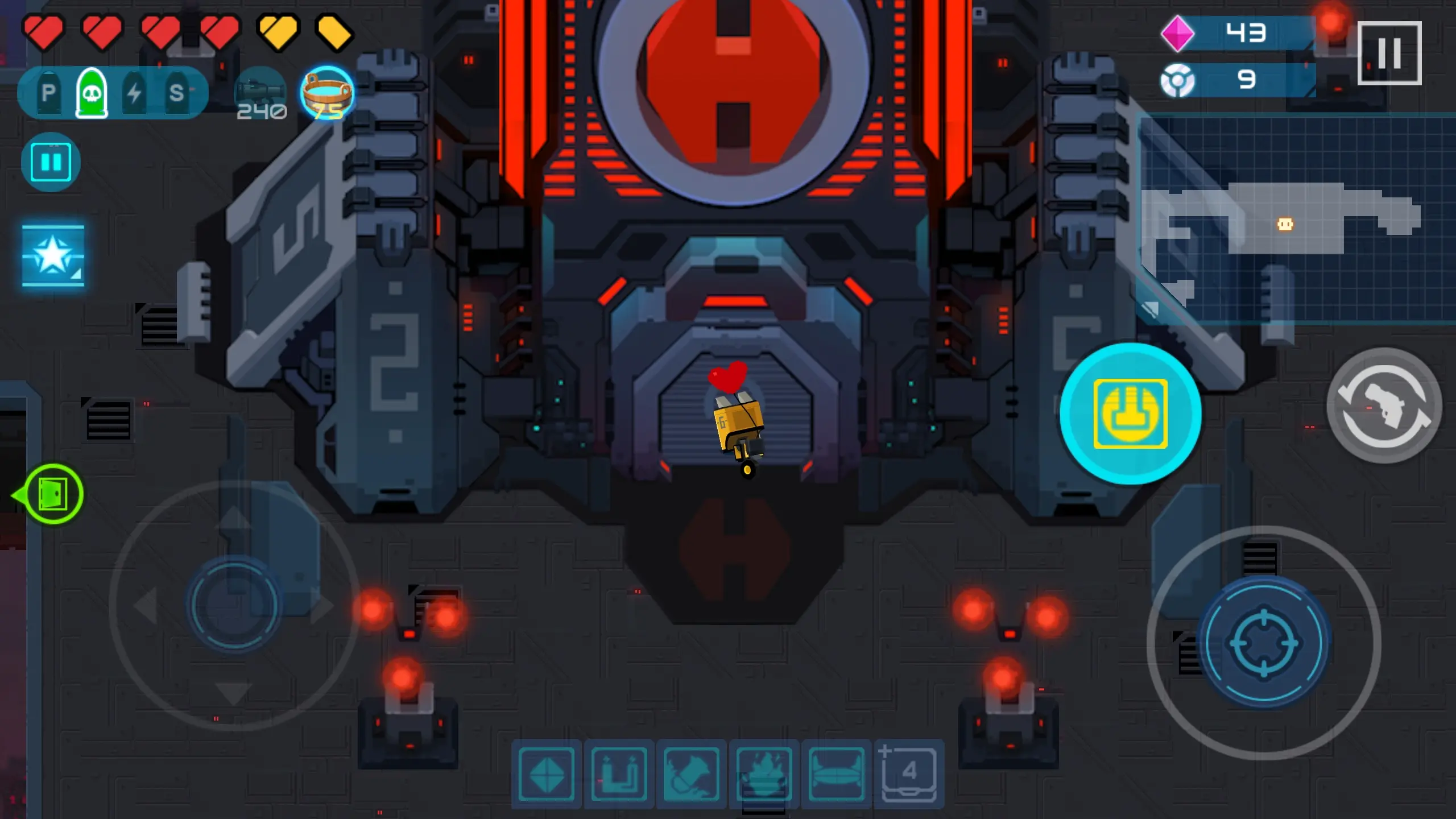Image resolution: width=1456 pixels, height=819 pixels.
Task: Select the flaming bowl perk slot
Action: pos(764,774)
